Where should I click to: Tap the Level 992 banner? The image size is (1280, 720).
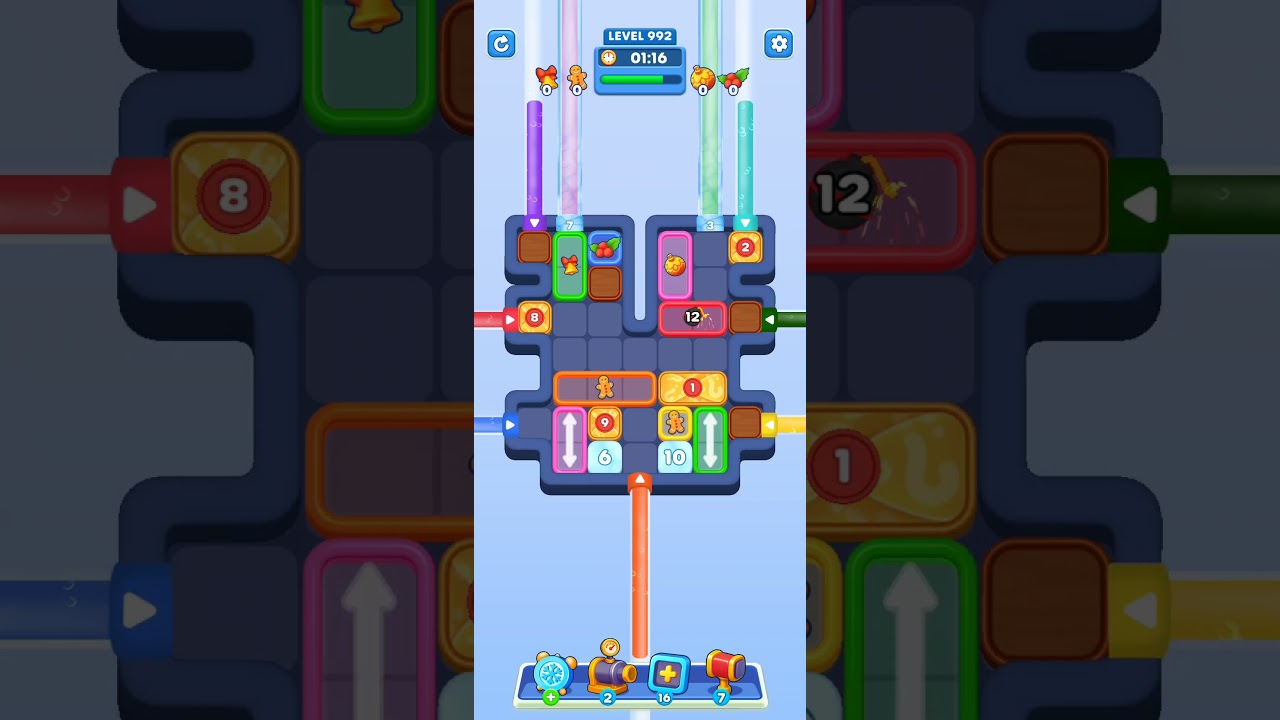[x=640, y=36]
